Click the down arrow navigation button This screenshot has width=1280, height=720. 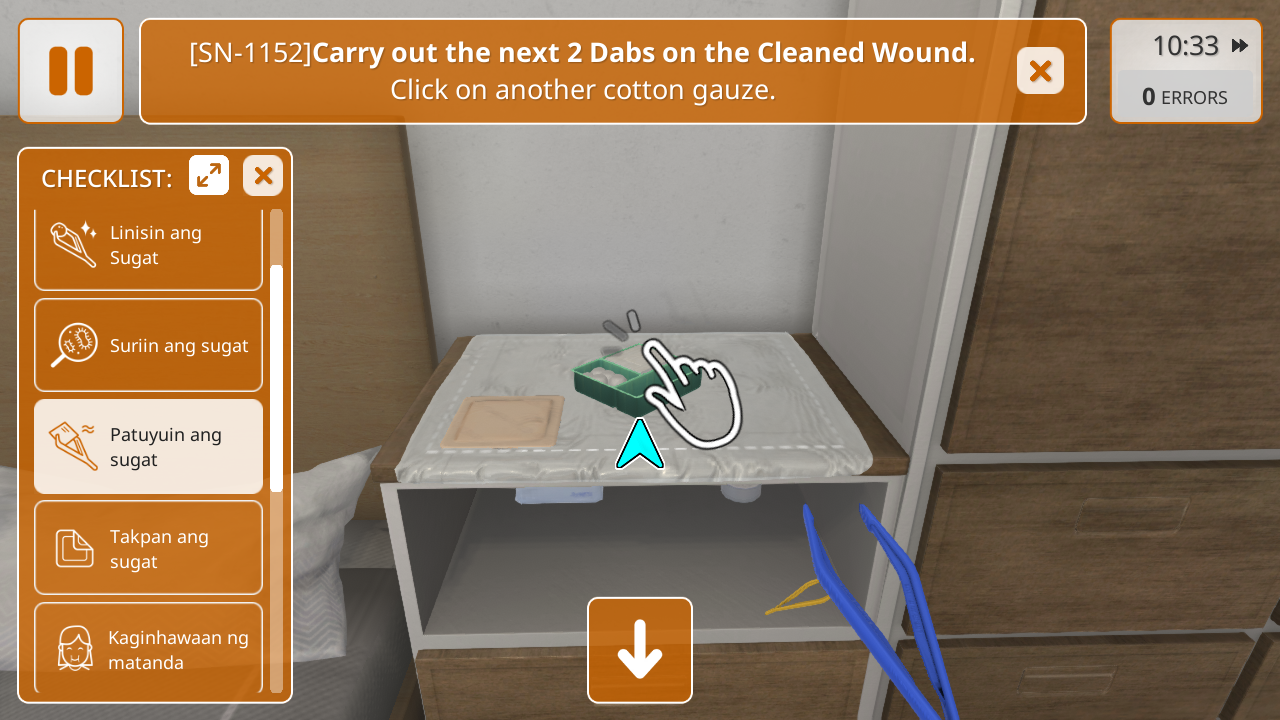tap(640, 650)
